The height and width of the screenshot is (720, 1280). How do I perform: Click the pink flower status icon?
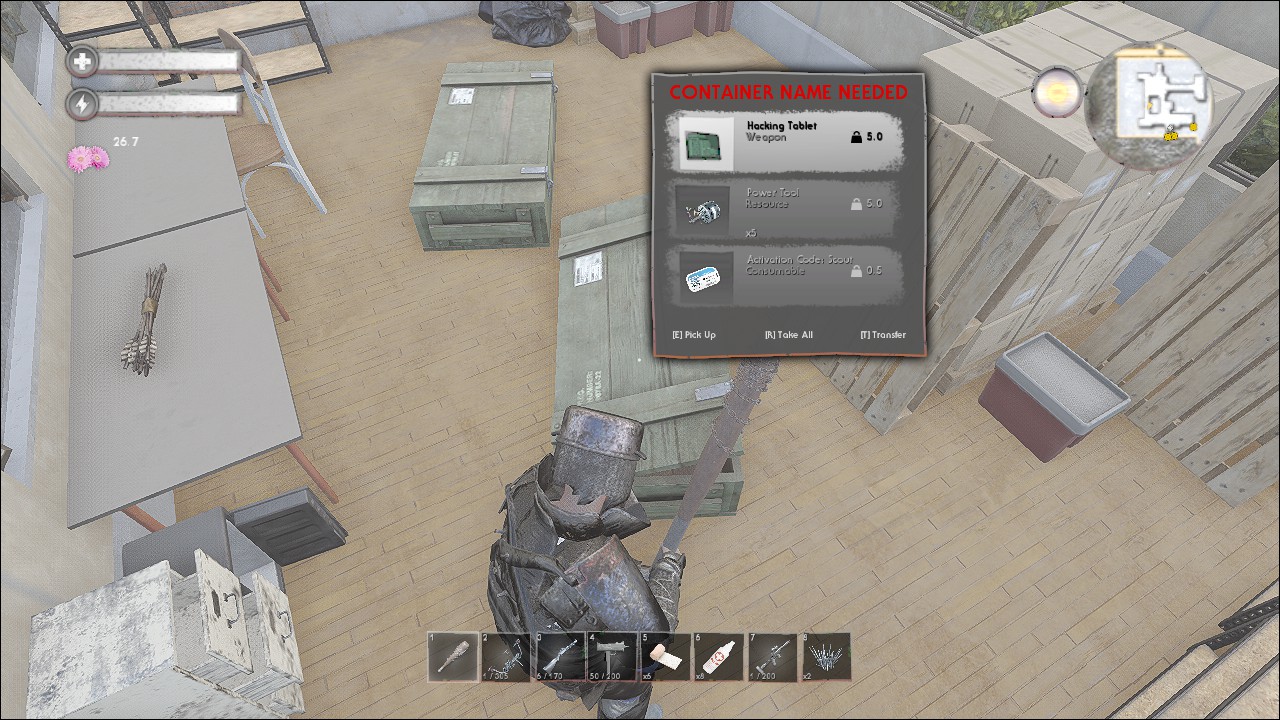pyautogui.click(x=87, y=158)
